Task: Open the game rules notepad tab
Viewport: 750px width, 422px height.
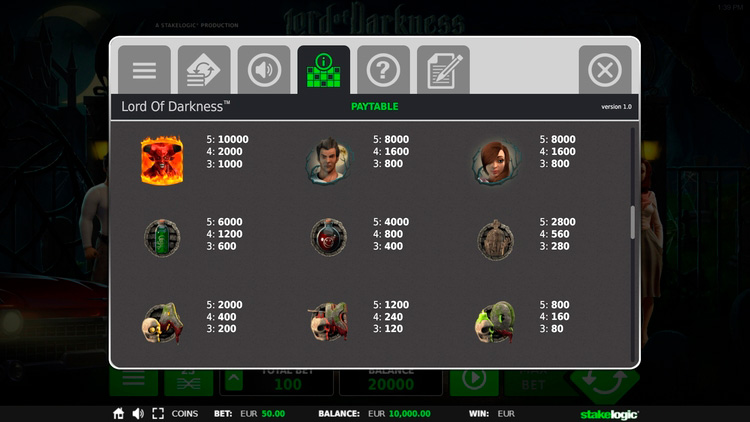Action: 443,71
